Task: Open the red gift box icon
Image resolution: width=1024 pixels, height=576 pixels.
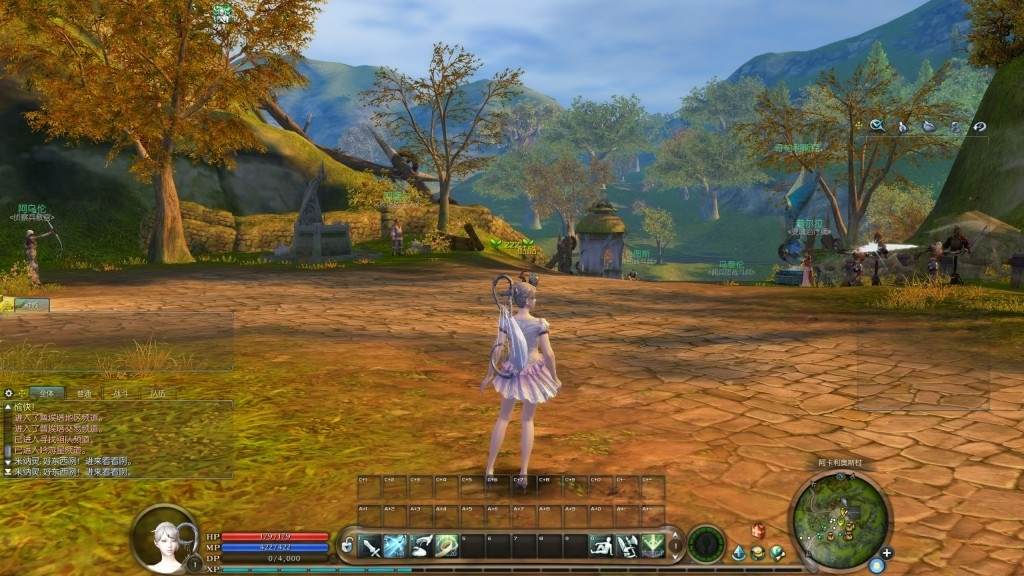Action: point(758,531)
